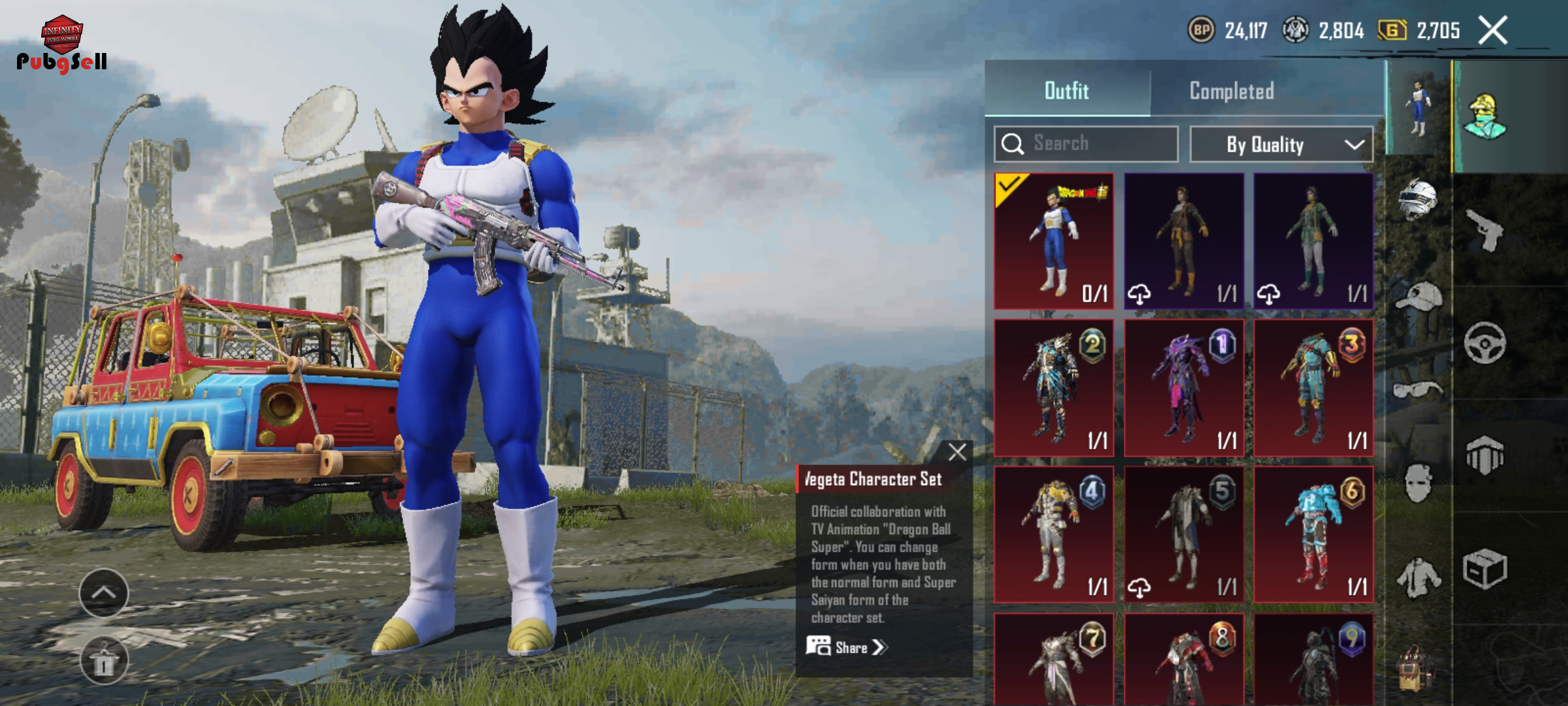The height and width of the screenshot is (706, 1568).
Task: Open the steering wheel vehicle category
Action: pyautogui.click(x=1484, y=343)
